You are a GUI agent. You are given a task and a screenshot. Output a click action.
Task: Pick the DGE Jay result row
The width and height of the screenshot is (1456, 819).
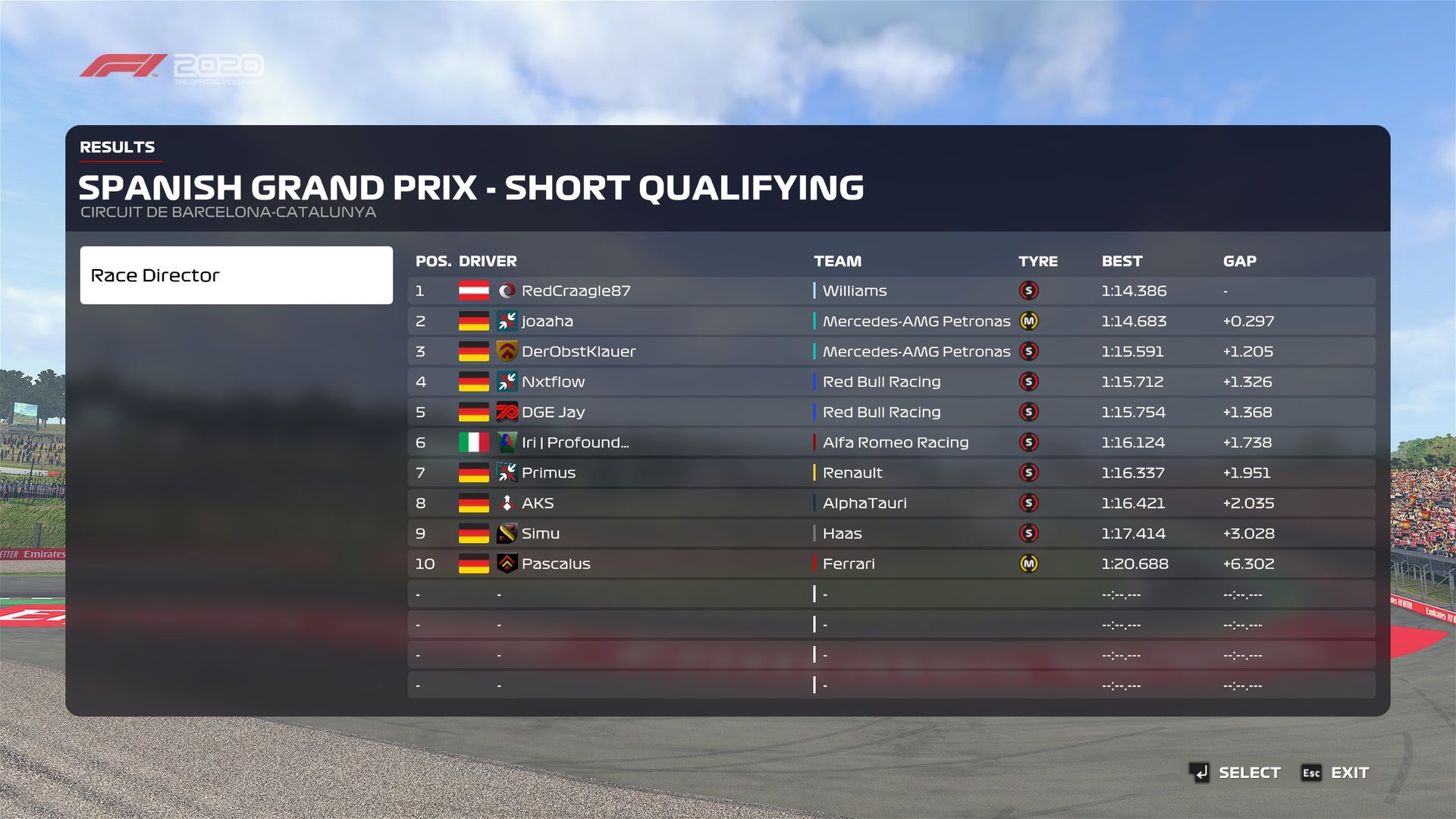891,413
